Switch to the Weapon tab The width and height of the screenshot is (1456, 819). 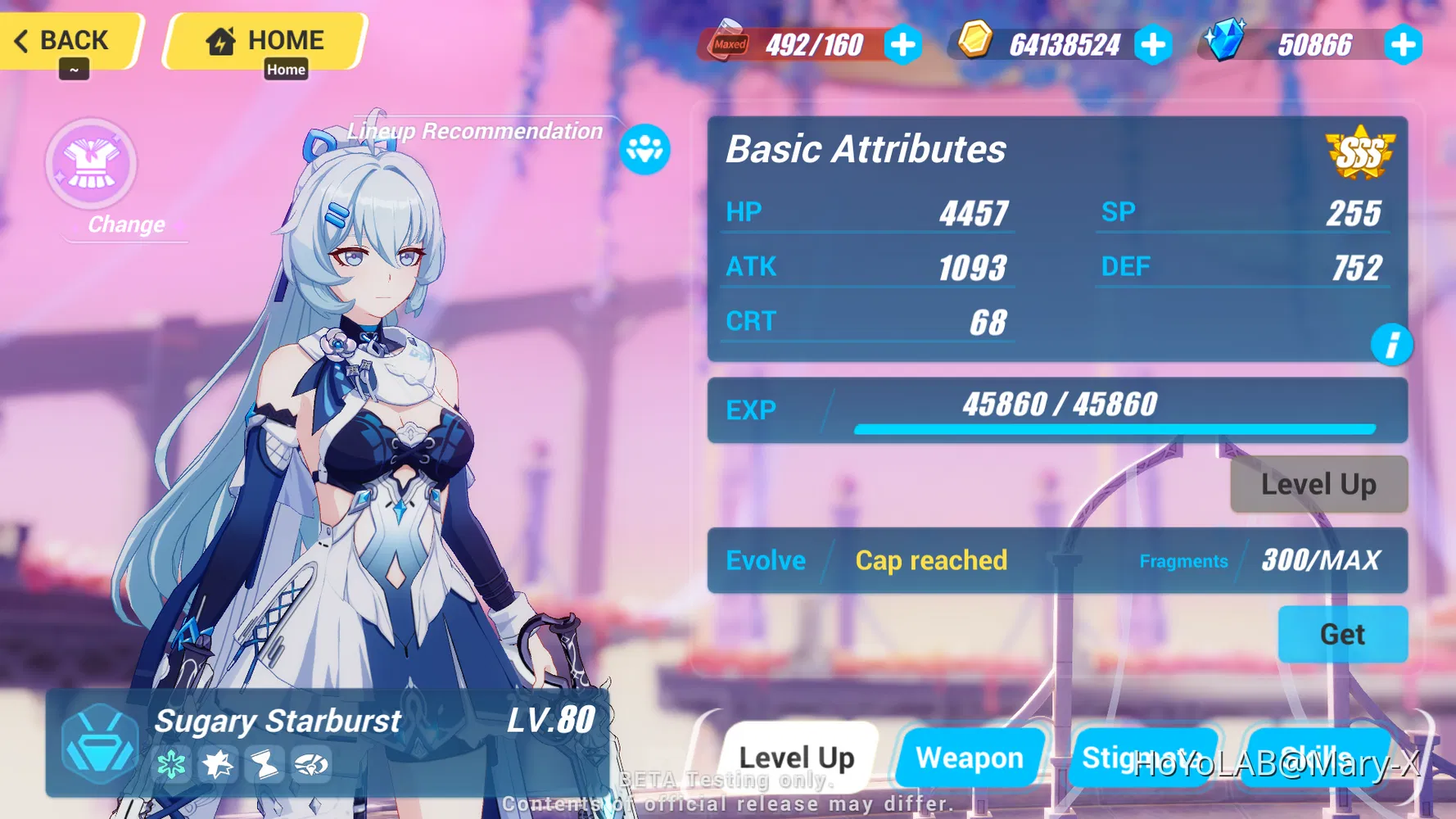(970, 758)
